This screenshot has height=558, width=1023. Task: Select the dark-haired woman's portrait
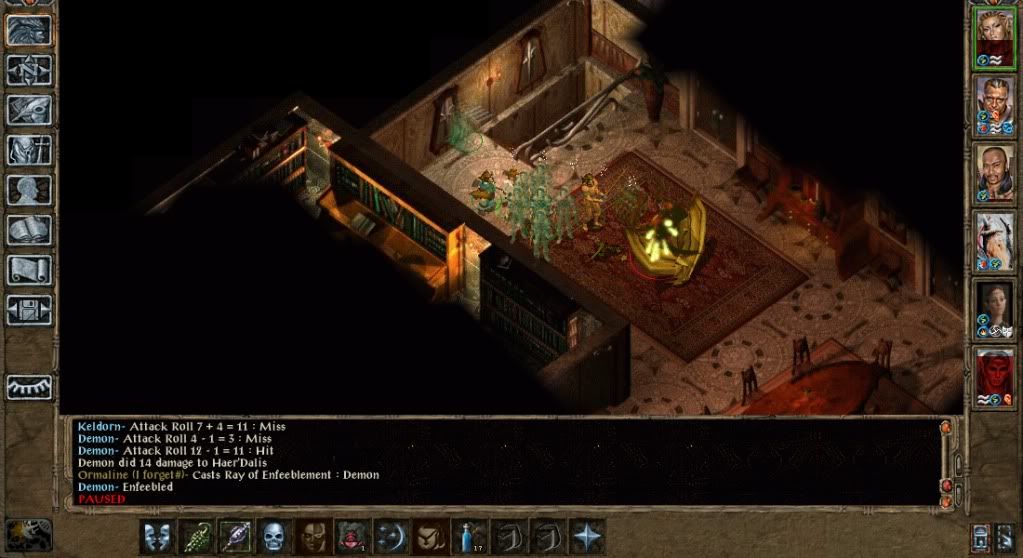coord(994,308)
